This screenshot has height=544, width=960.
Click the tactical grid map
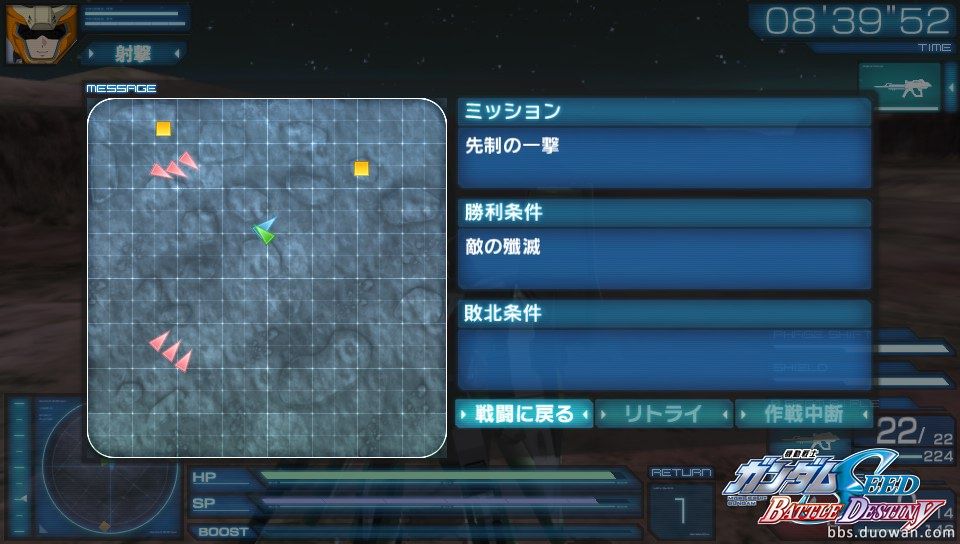click(x=266, y=278)
